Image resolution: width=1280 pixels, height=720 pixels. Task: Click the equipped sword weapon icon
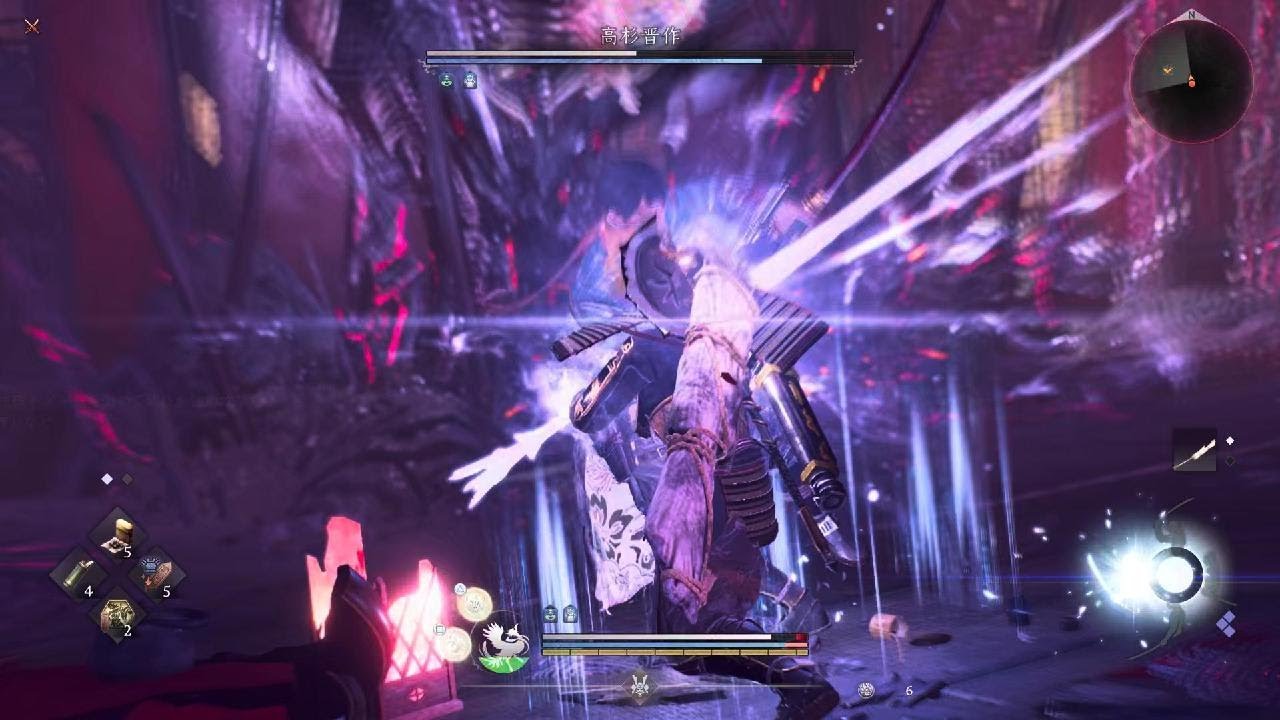coord(1195,452)
